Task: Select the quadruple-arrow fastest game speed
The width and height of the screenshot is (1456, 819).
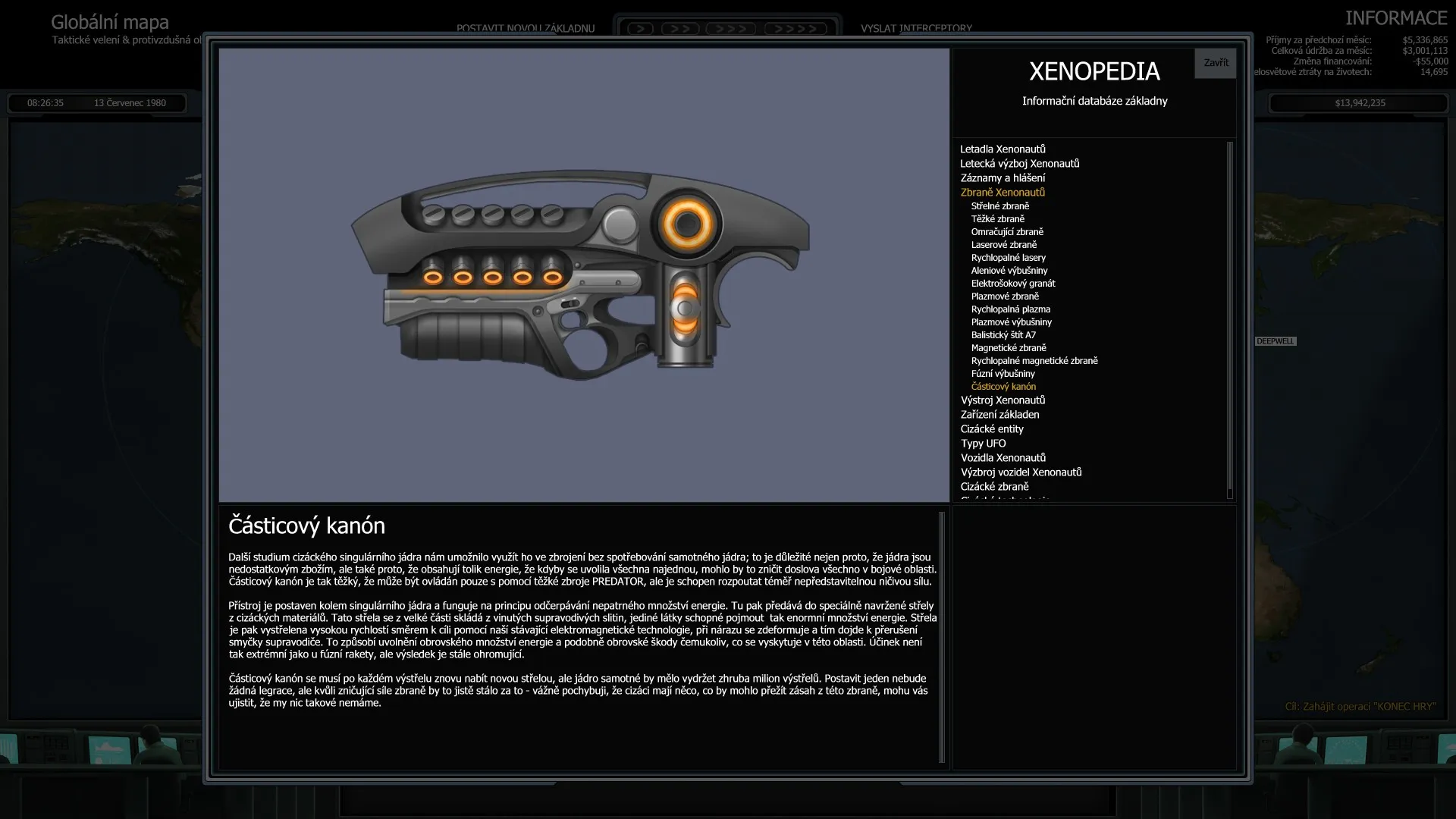Action: [795, 28]
